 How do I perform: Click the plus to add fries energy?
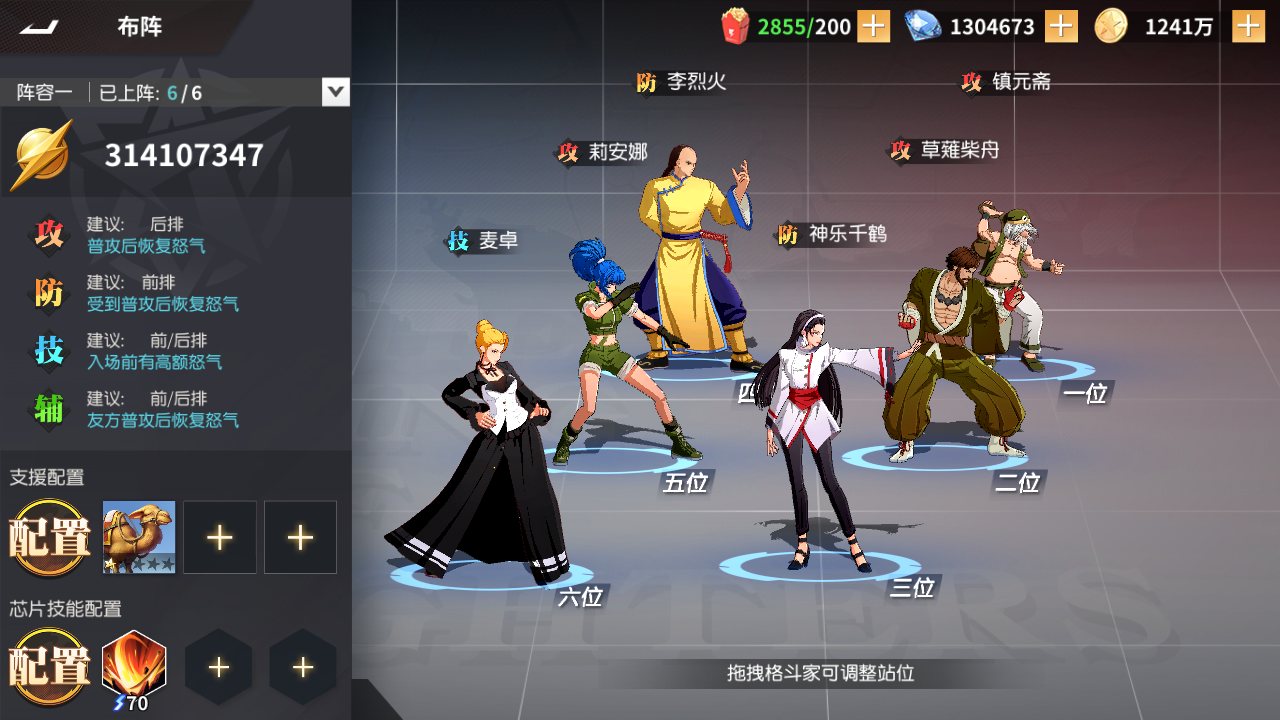point(872,26)
